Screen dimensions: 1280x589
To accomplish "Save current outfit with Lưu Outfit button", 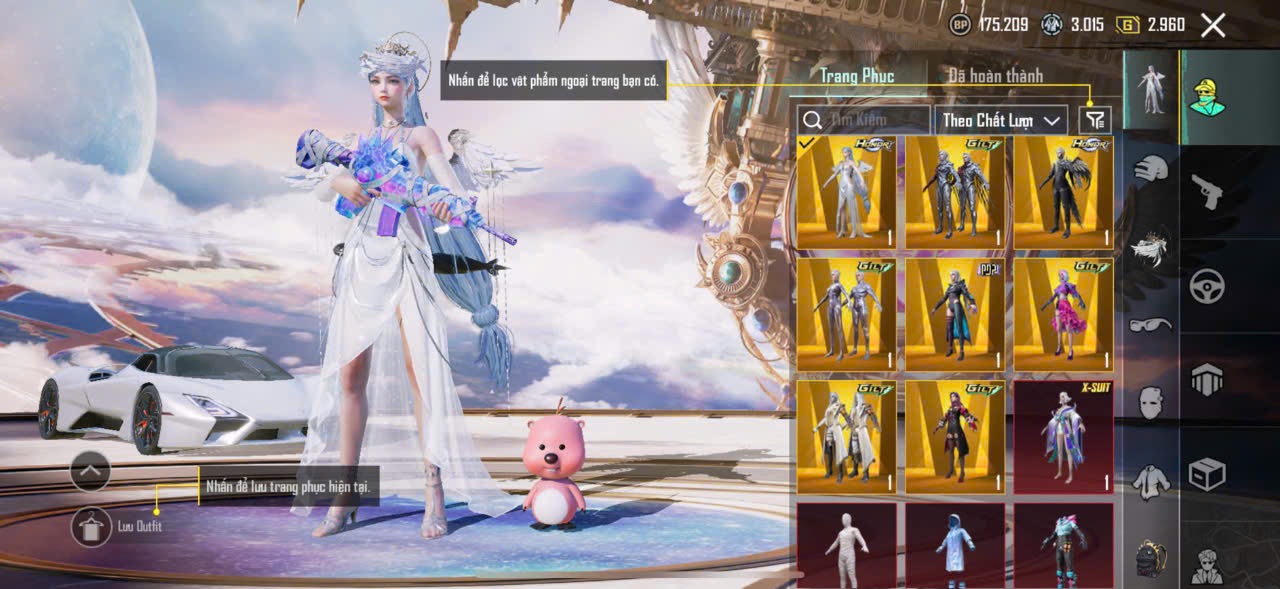I will [x=91, y=526].
